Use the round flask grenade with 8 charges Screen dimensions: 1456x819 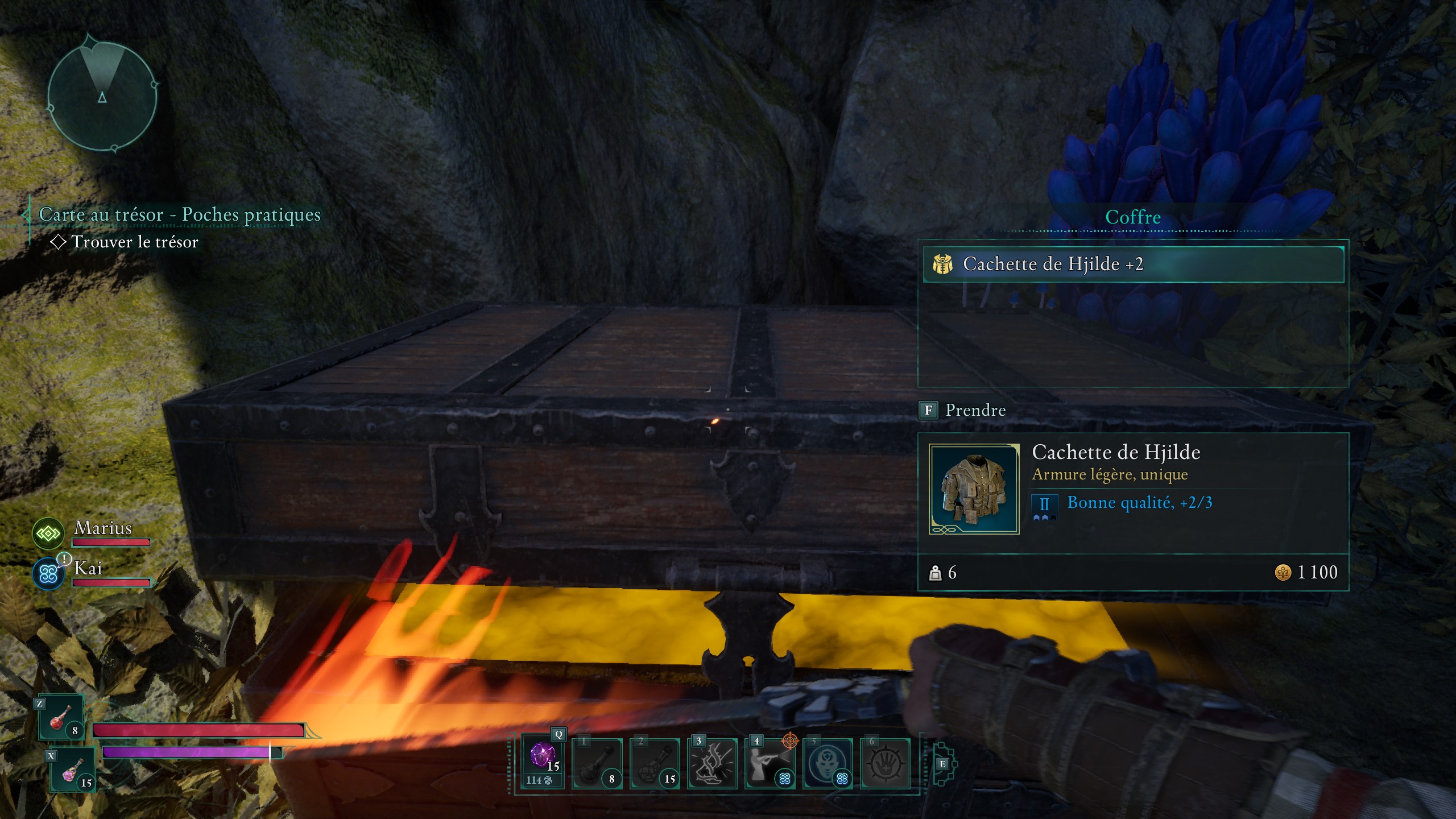(597, 763)
